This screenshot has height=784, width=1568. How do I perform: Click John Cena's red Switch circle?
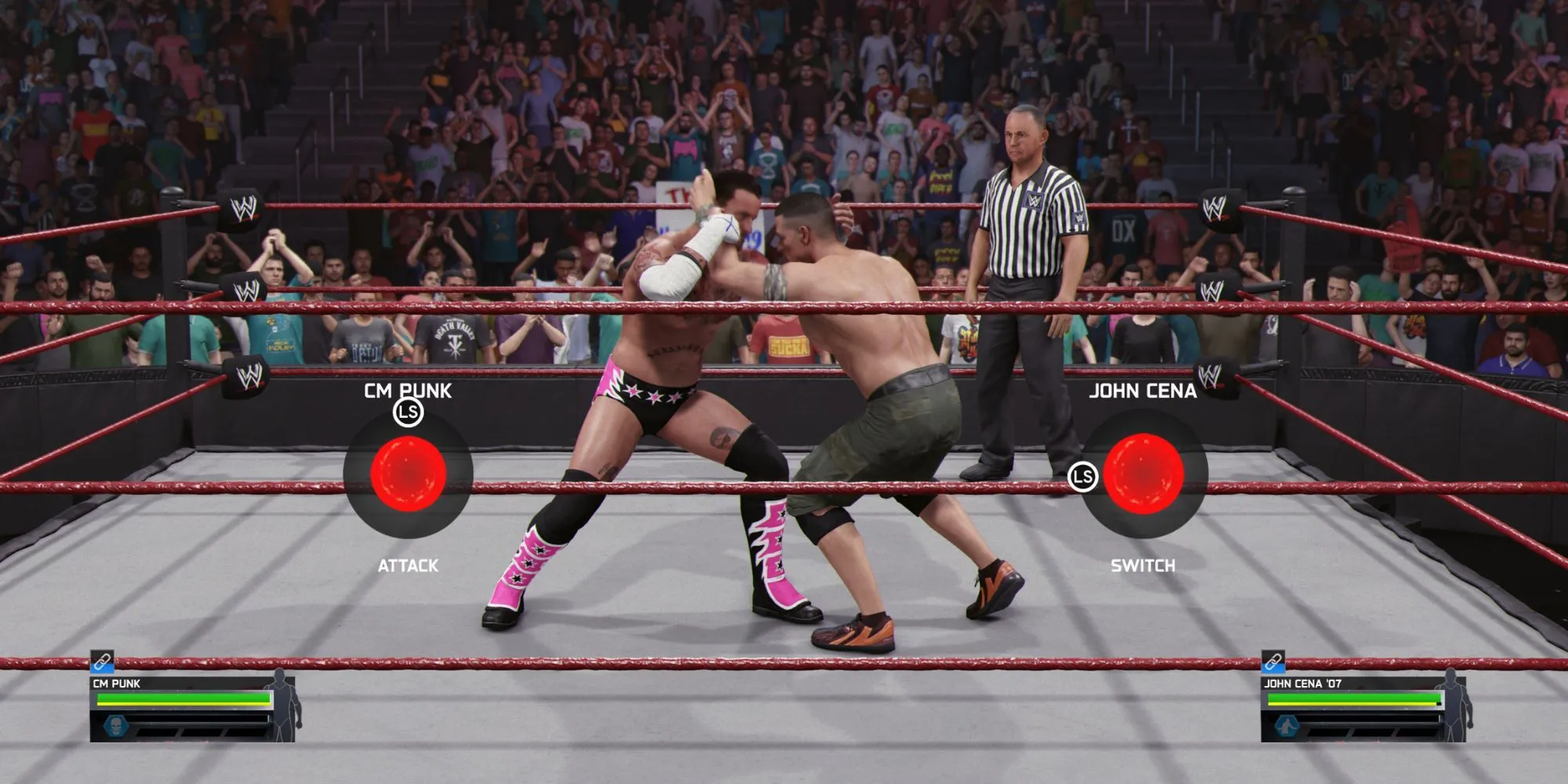(x=1143, y=474)
